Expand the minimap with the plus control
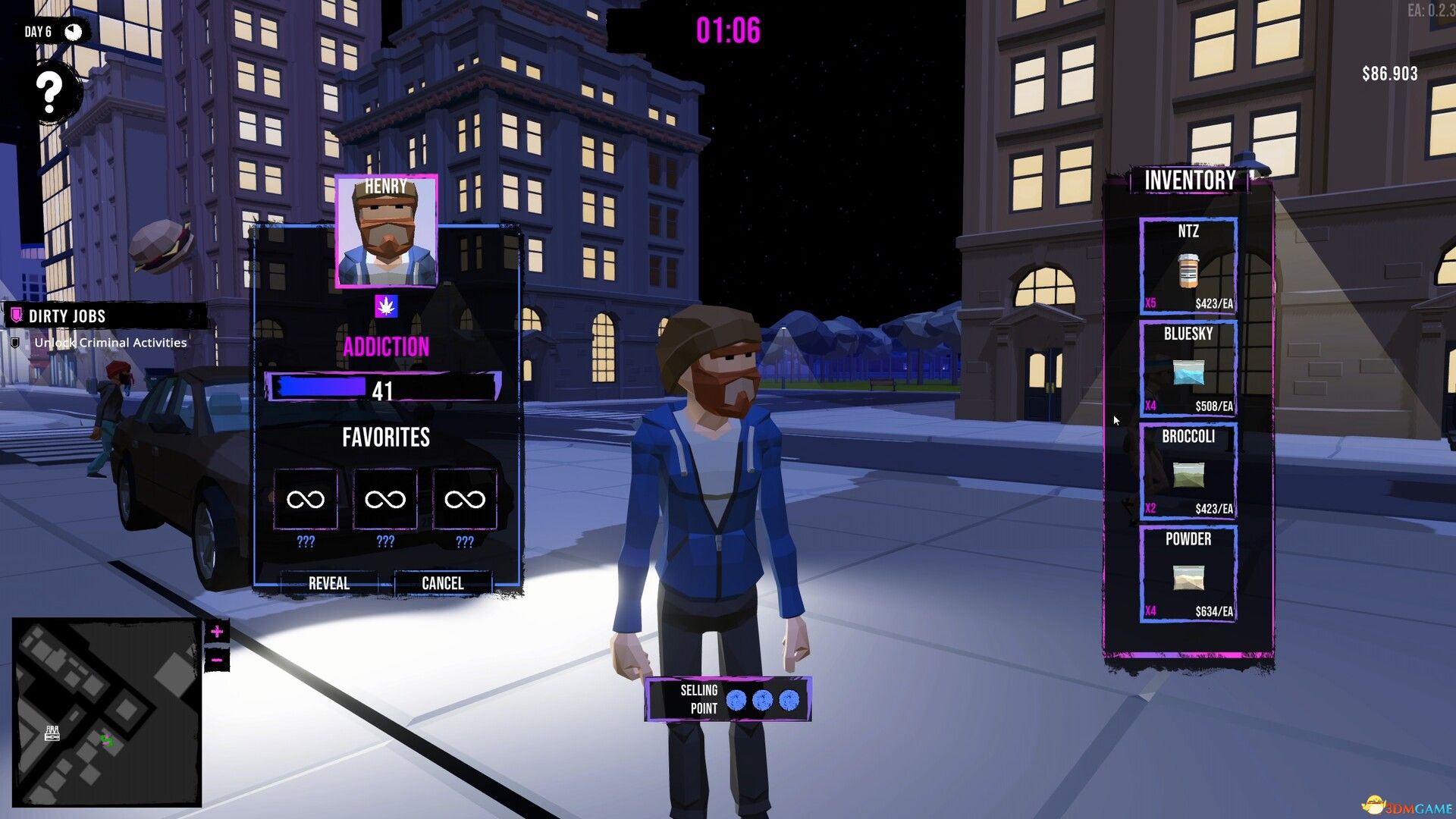The height and width of the screenshot is (819, 1456). coord(216,629)
